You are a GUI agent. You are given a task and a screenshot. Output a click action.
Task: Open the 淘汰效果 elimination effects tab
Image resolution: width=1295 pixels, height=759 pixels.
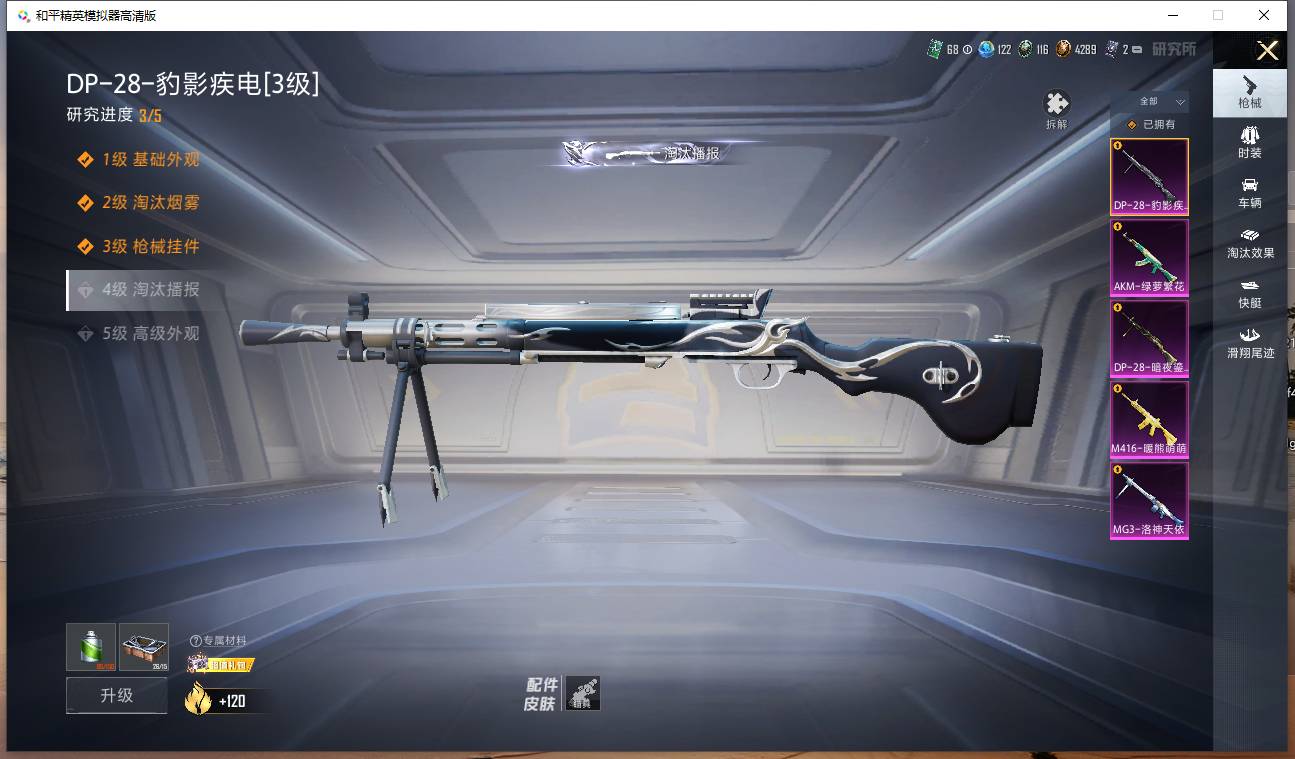[1250, 242]
